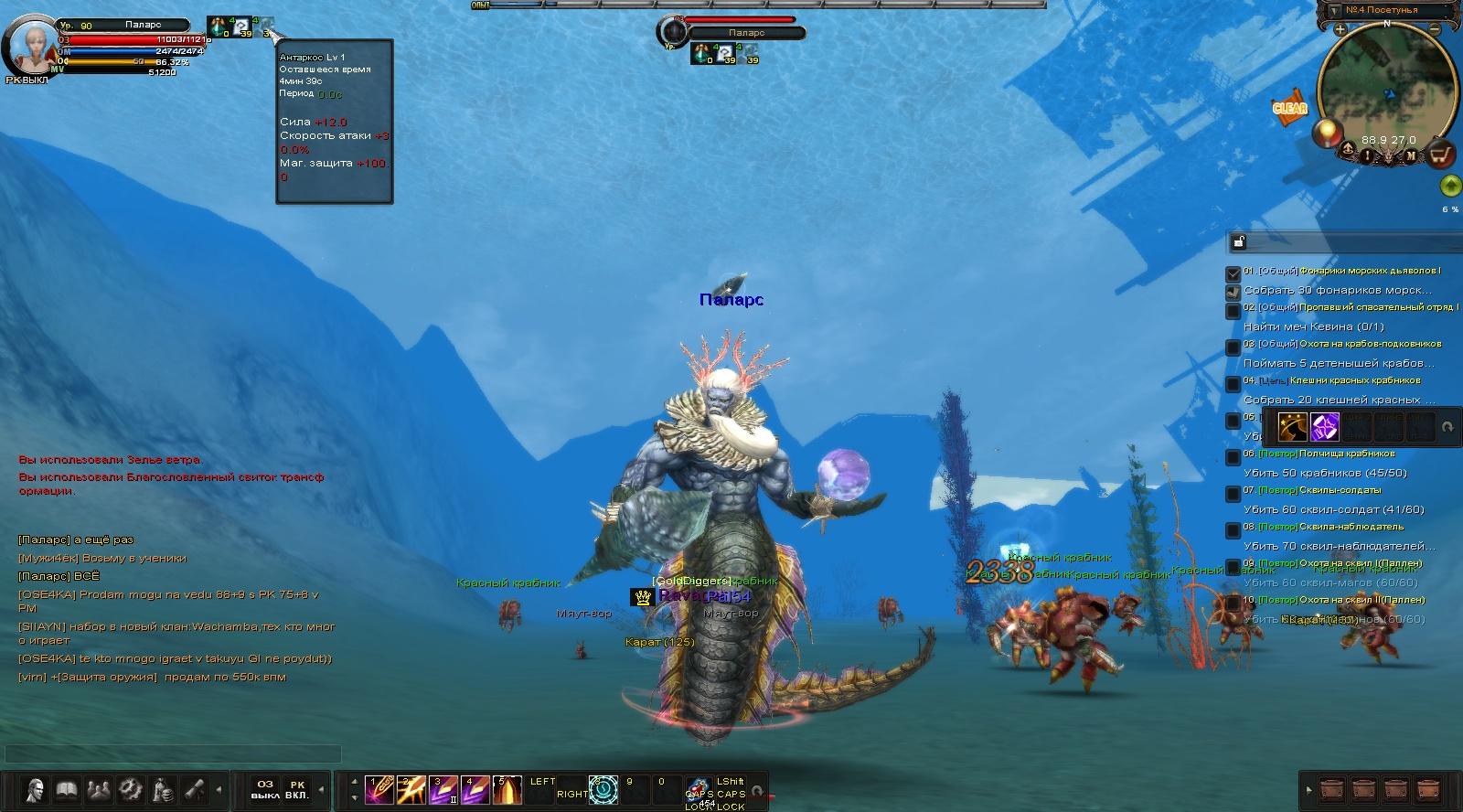Screen dimensions: 1463x812
Task: Click the purple hourglass buff icon
Action: (x=1325, y=426)
